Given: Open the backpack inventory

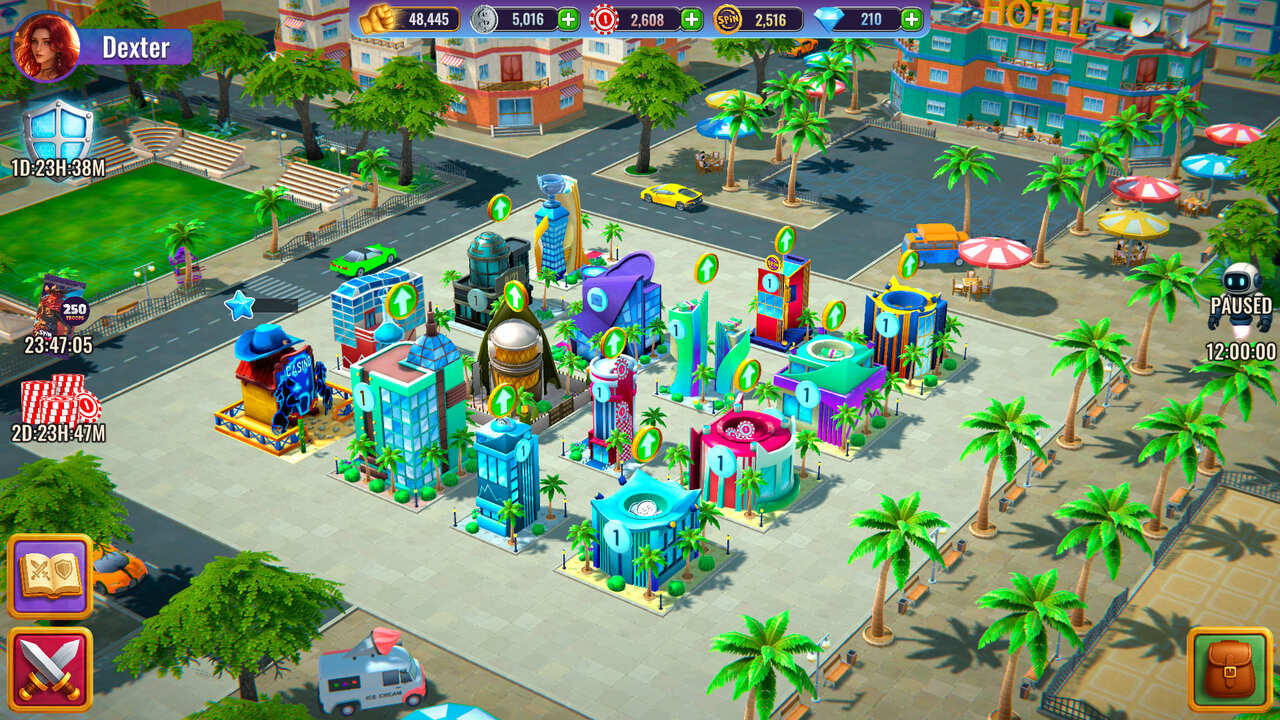Looking at the screenshot, I should 1229,668.
